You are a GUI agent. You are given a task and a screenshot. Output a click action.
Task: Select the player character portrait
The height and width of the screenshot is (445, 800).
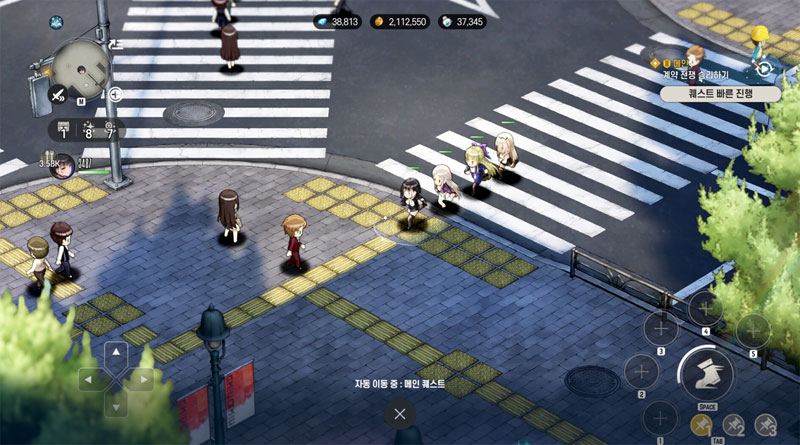point(61,163)
